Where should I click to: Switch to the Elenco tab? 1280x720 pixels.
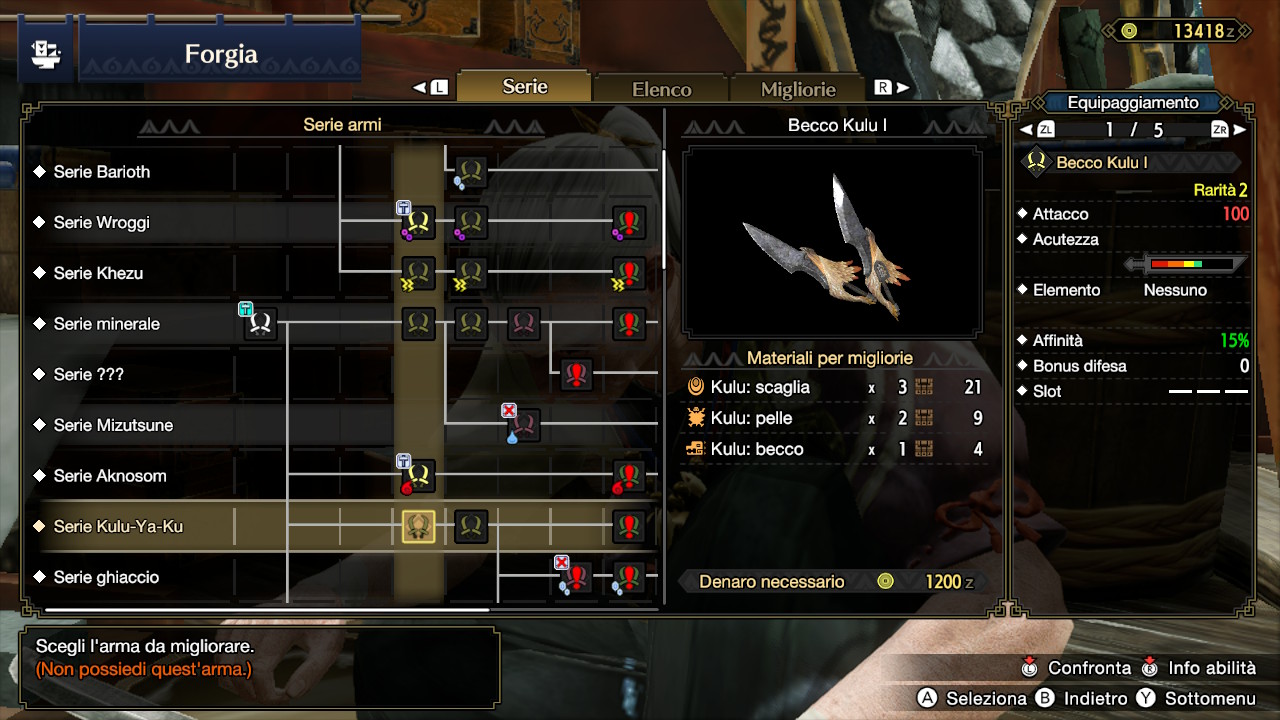(660, 88)
